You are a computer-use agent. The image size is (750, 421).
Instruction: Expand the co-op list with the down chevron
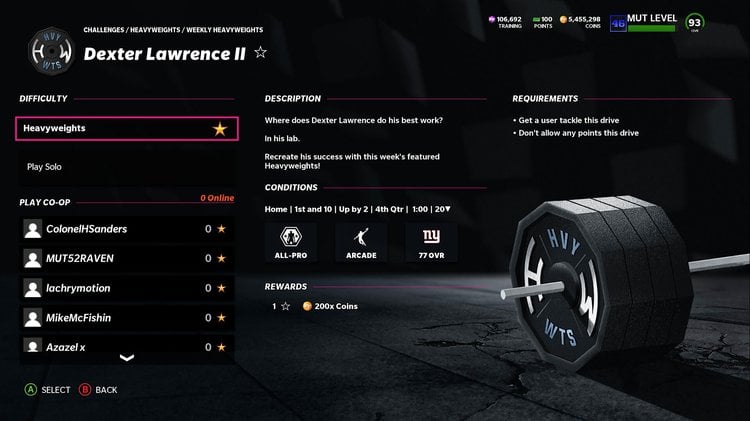click(127, 357)
